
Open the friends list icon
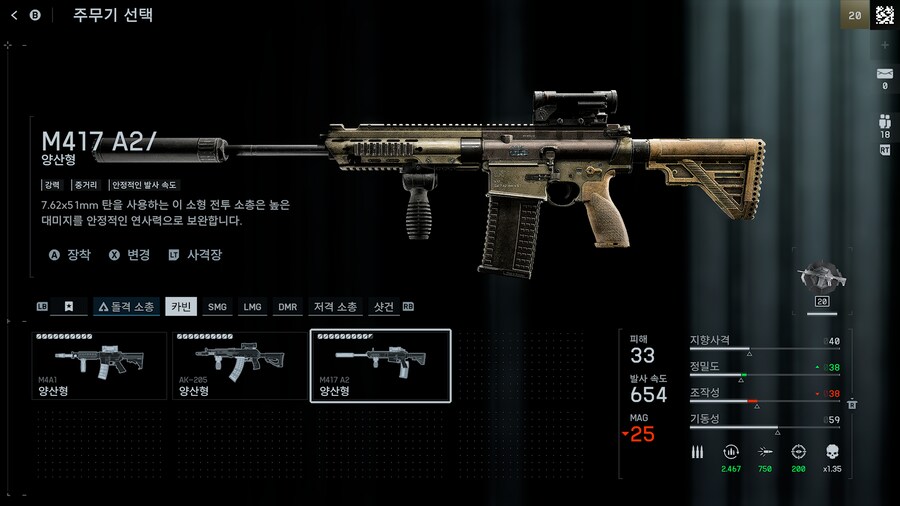[884, 119]
